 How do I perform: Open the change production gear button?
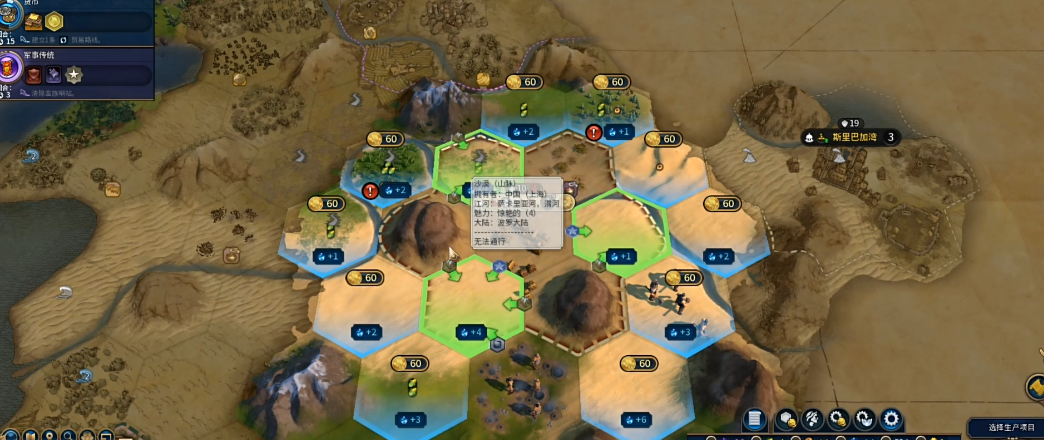[x=890, y=419]
